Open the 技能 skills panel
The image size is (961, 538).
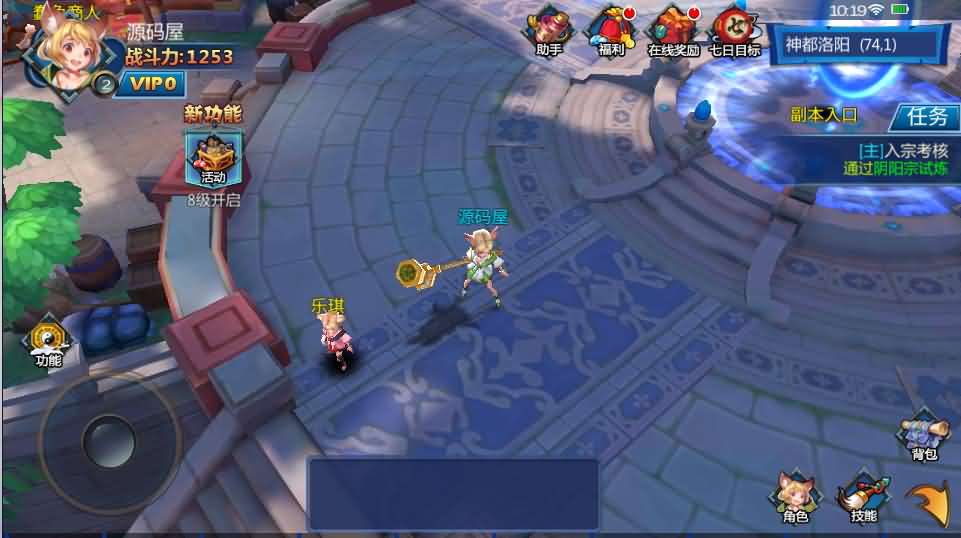pyautogui.click(x=863, y=497)
